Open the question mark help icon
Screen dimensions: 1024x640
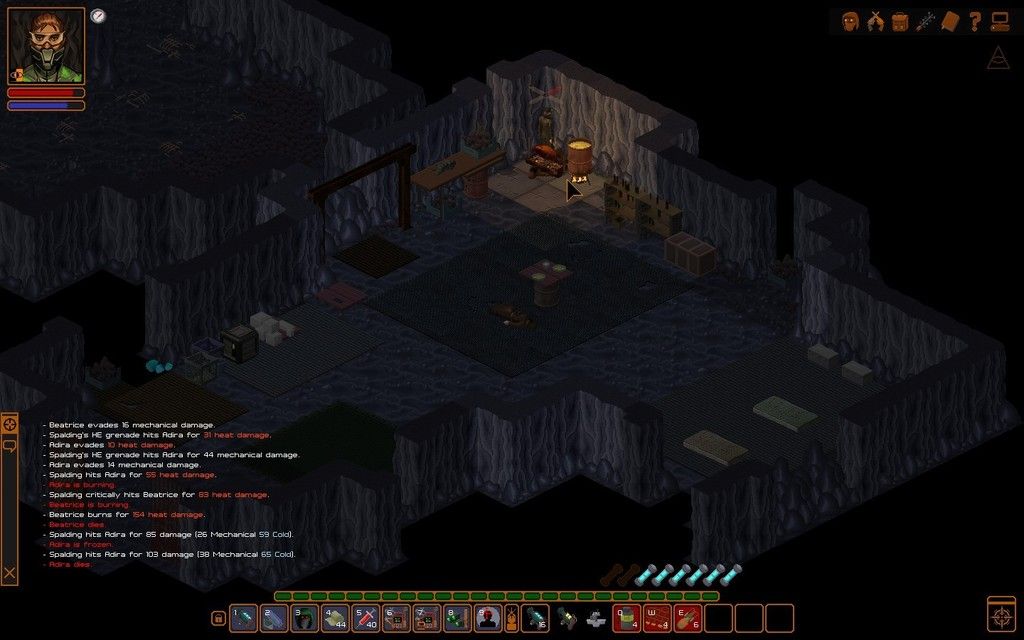pos(975,21)
